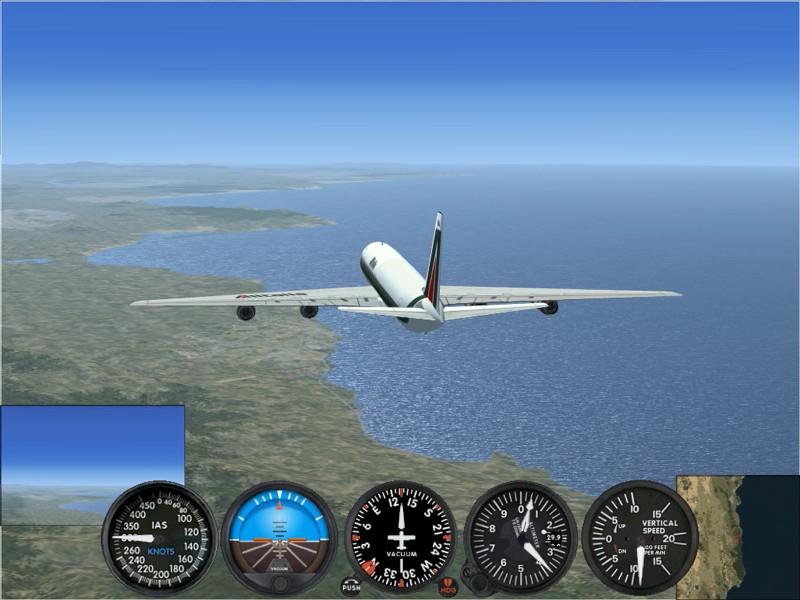Select the forward cockpit view inset window
This screenshot has width=800, height=600.
point(92,450)
